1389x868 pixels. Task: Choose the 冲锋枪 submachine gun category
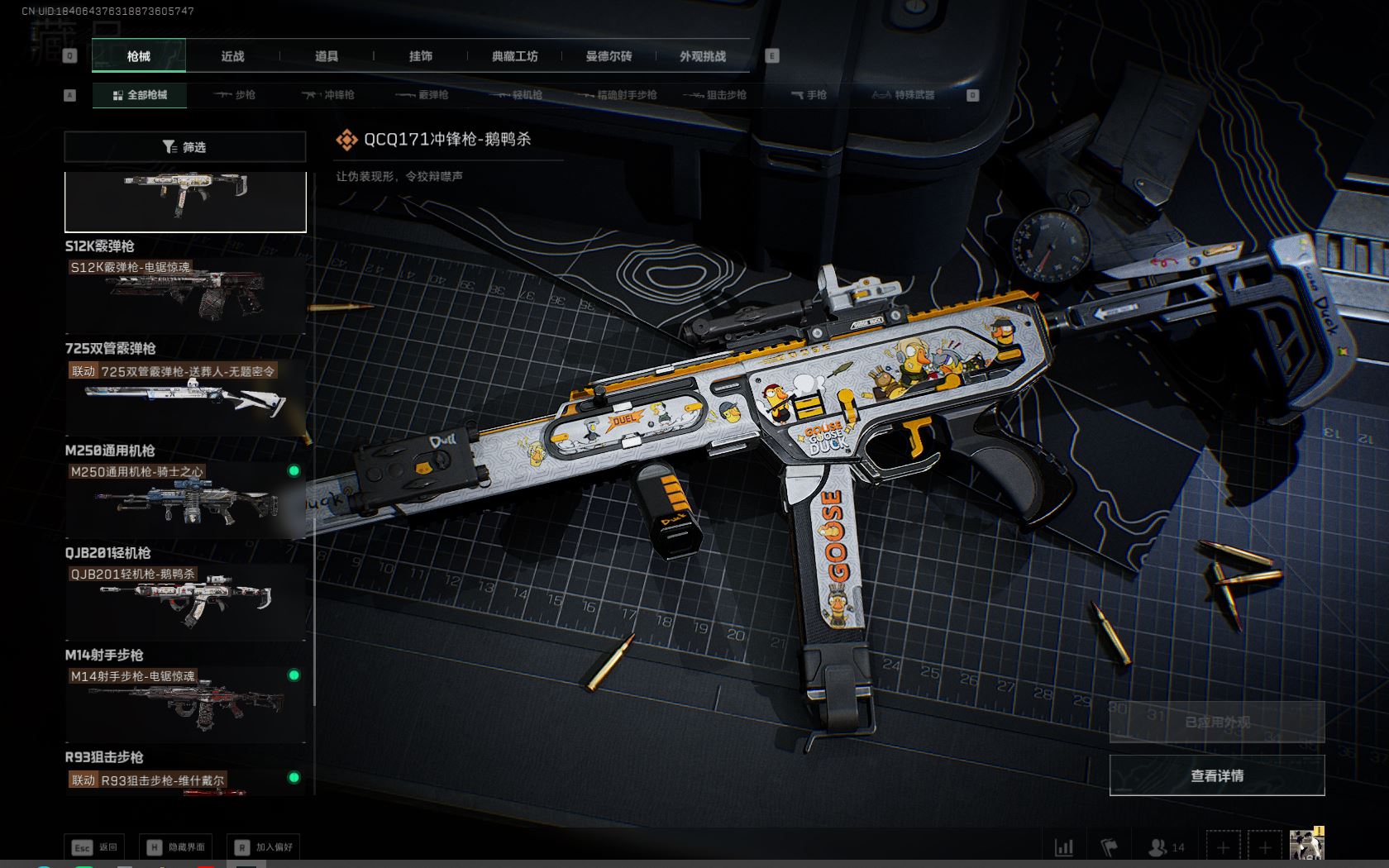point(328,95)
